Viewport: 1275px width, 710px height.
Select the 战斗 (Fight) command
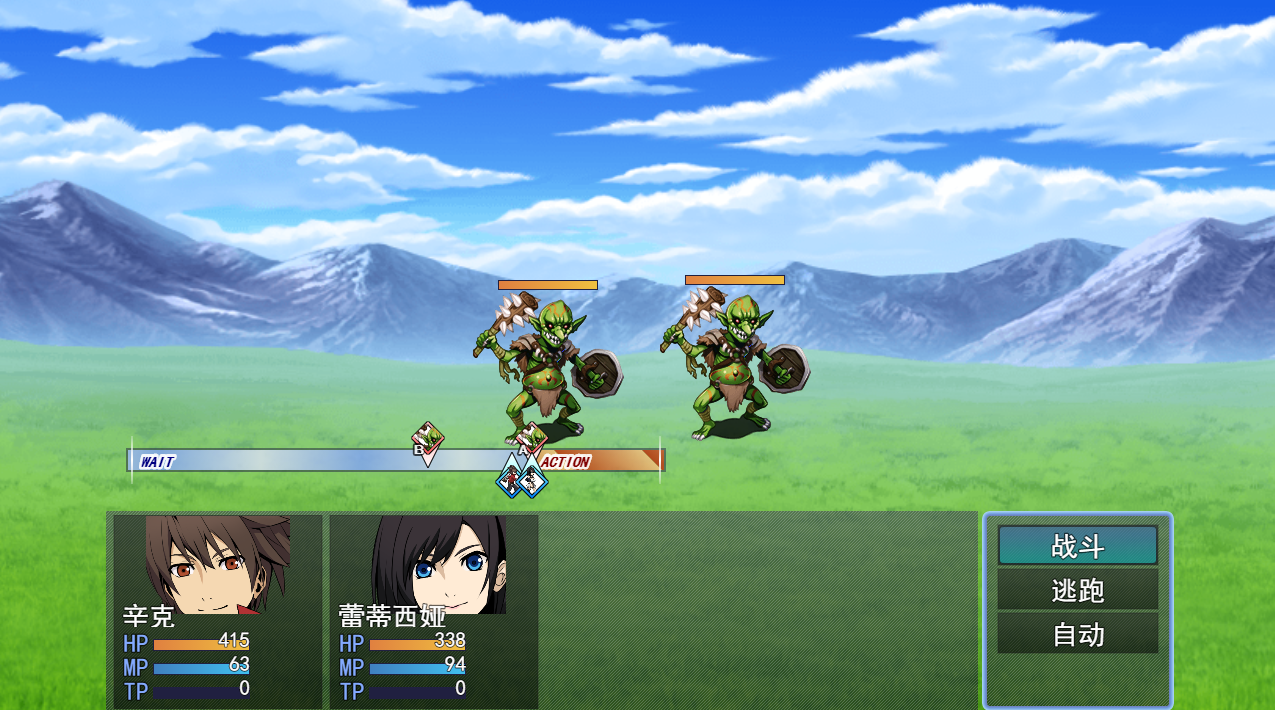1077,546
